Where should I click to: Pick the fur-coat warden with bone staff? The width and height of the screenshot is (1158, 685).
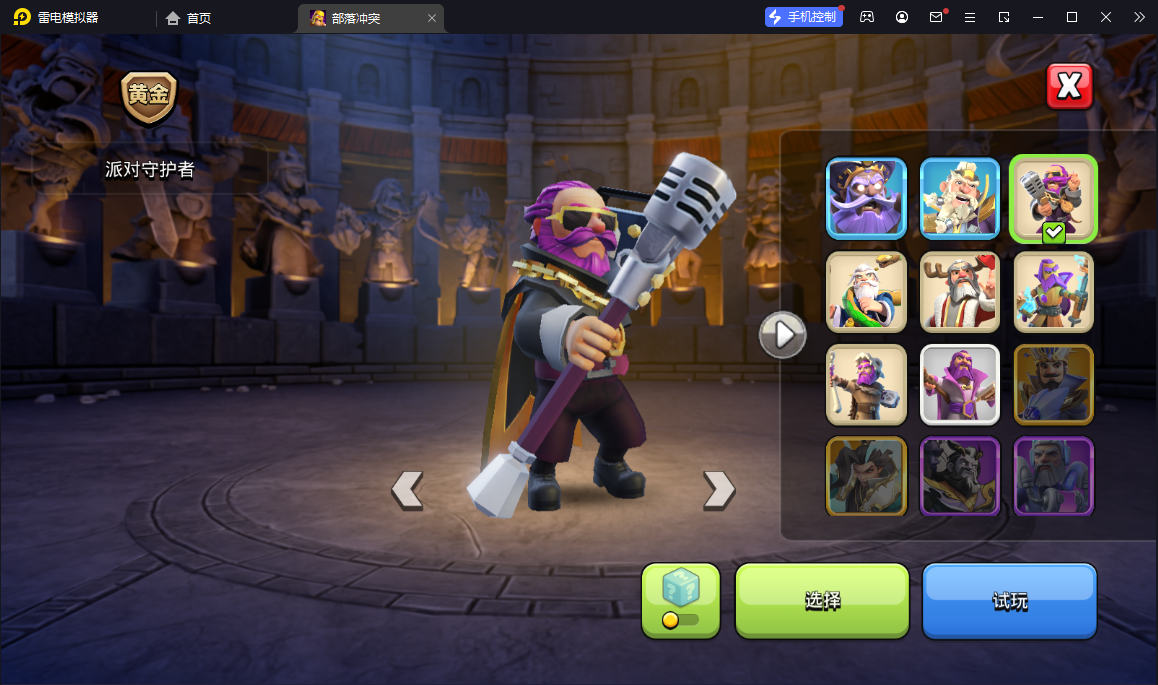click(x=866, y=384)
